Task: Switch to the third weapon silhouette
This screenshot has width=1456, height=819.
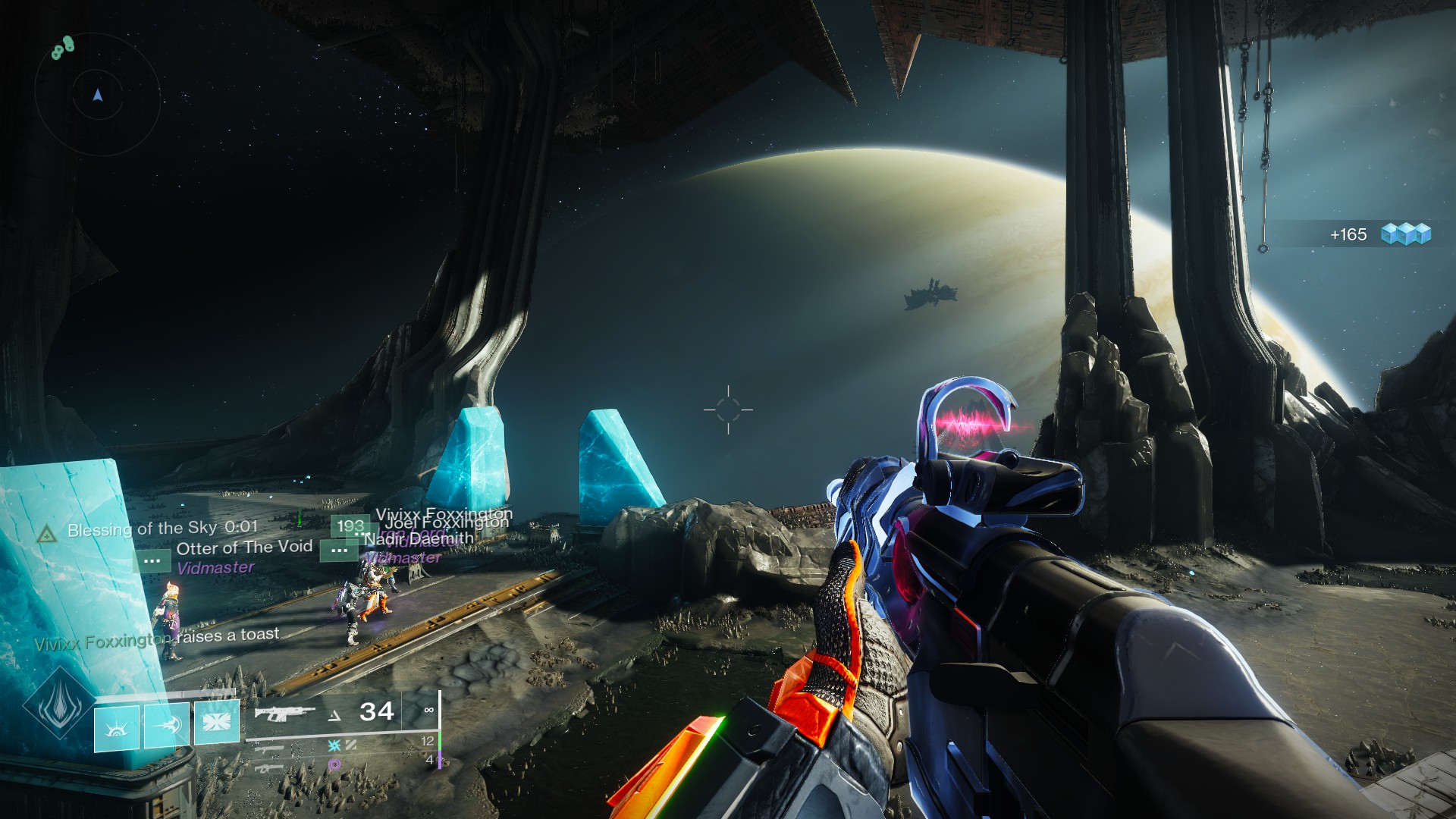Action: click(x=270, y=767)
